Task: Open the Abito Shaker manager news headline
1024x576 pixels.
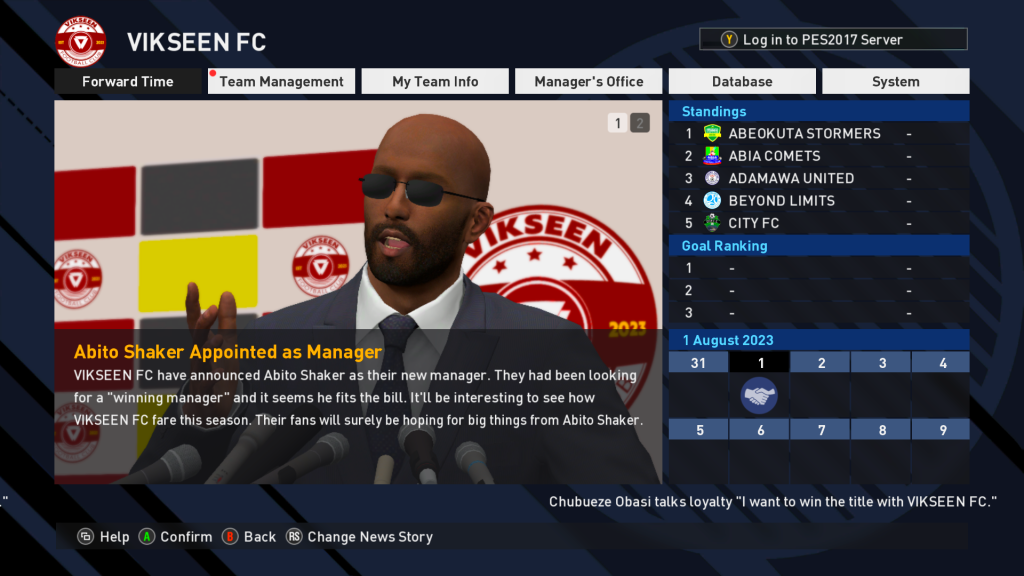Action: pos(228,352)
